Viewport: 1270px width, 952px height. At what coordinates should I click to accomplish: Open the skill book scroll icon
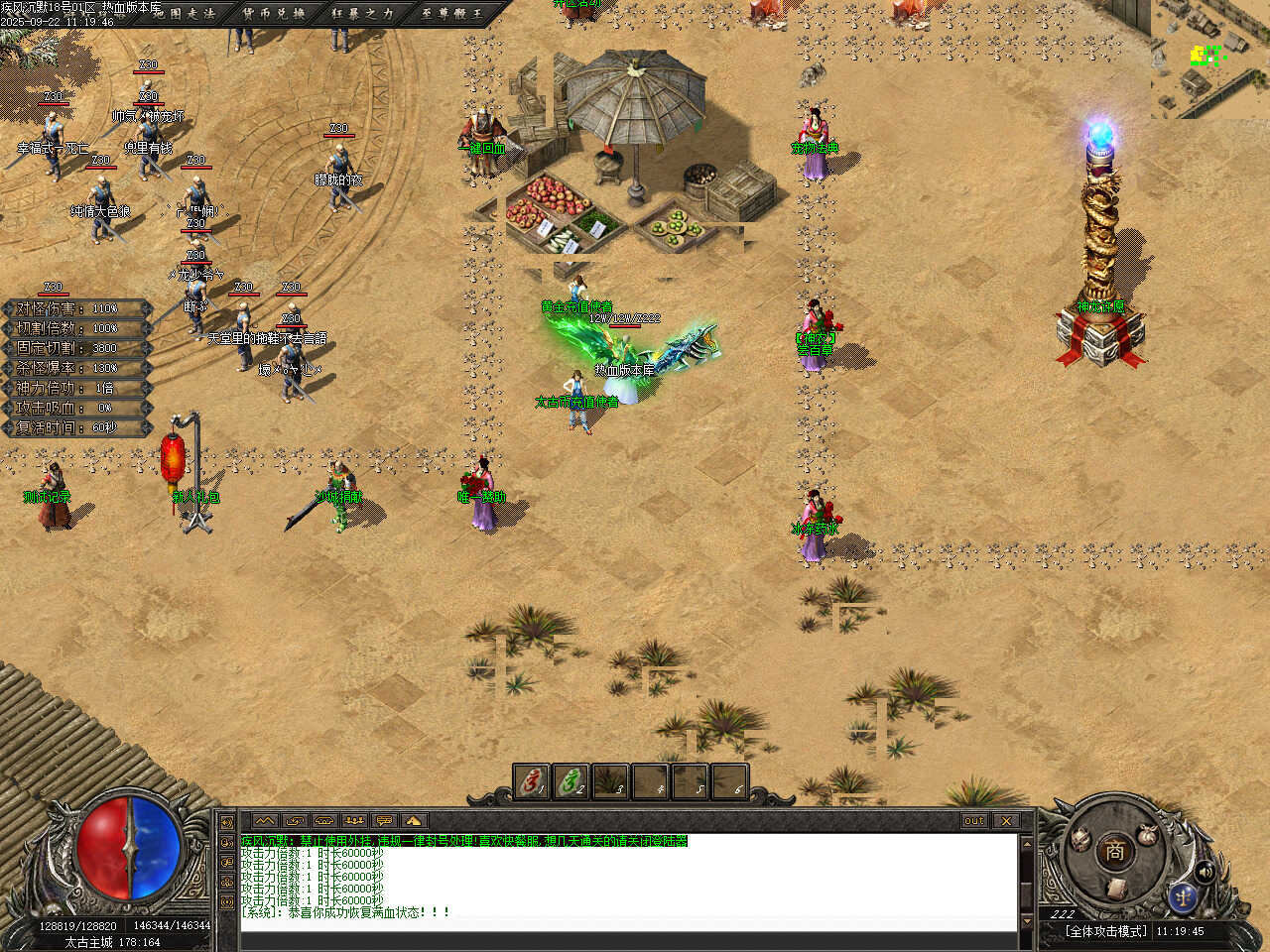tap(1115, 888)
